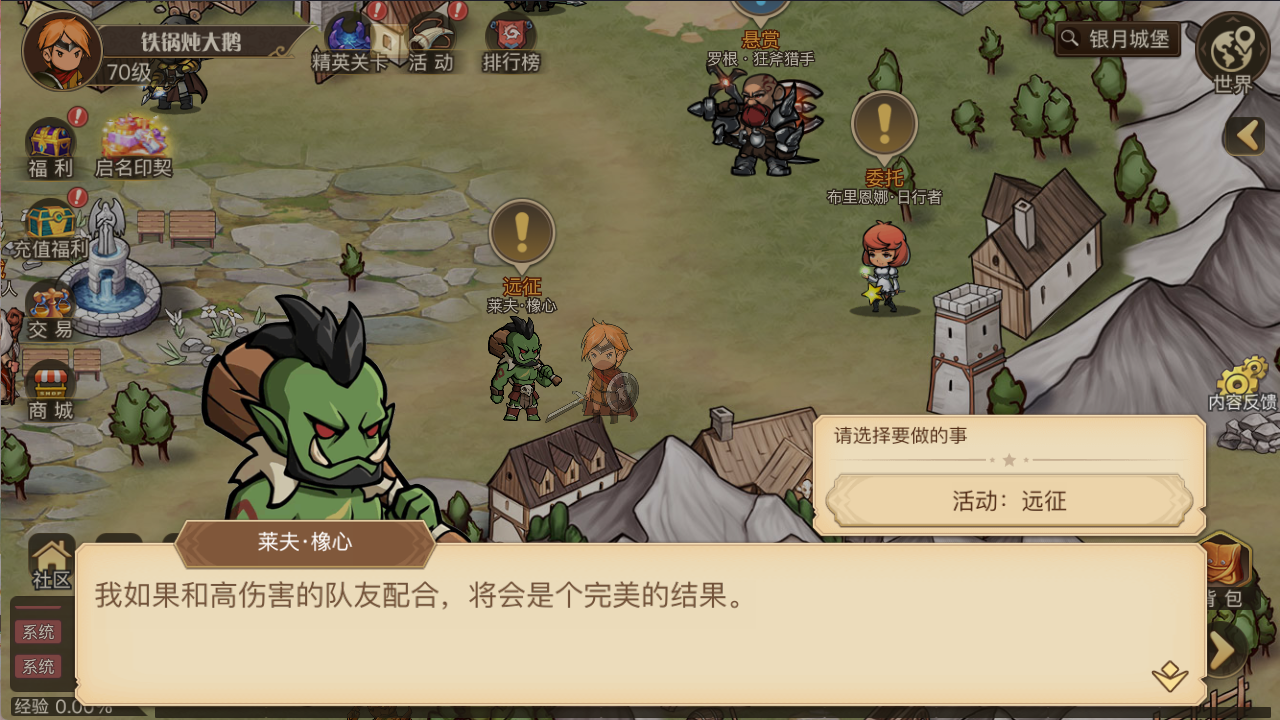Open the 背包 (Backpack) icon
Screen dimensions: 1280x720
[1225, 560]
